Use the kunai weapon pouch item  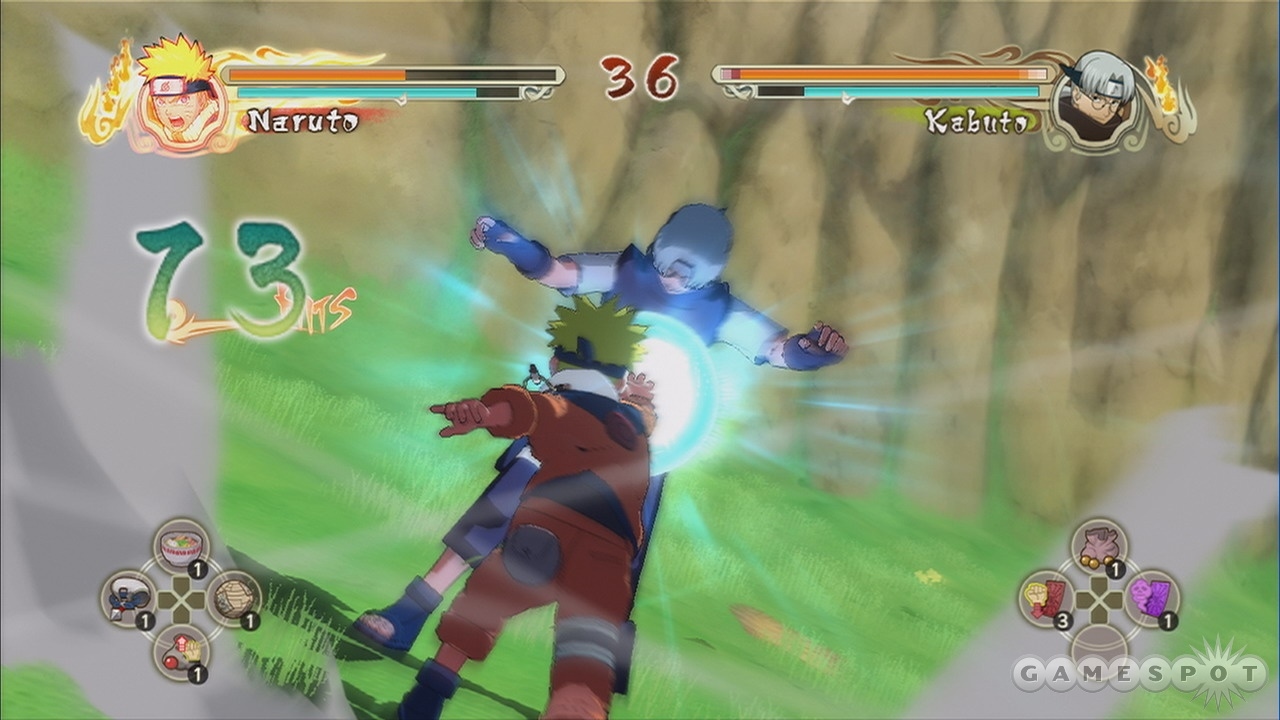(x=129, y=598)
